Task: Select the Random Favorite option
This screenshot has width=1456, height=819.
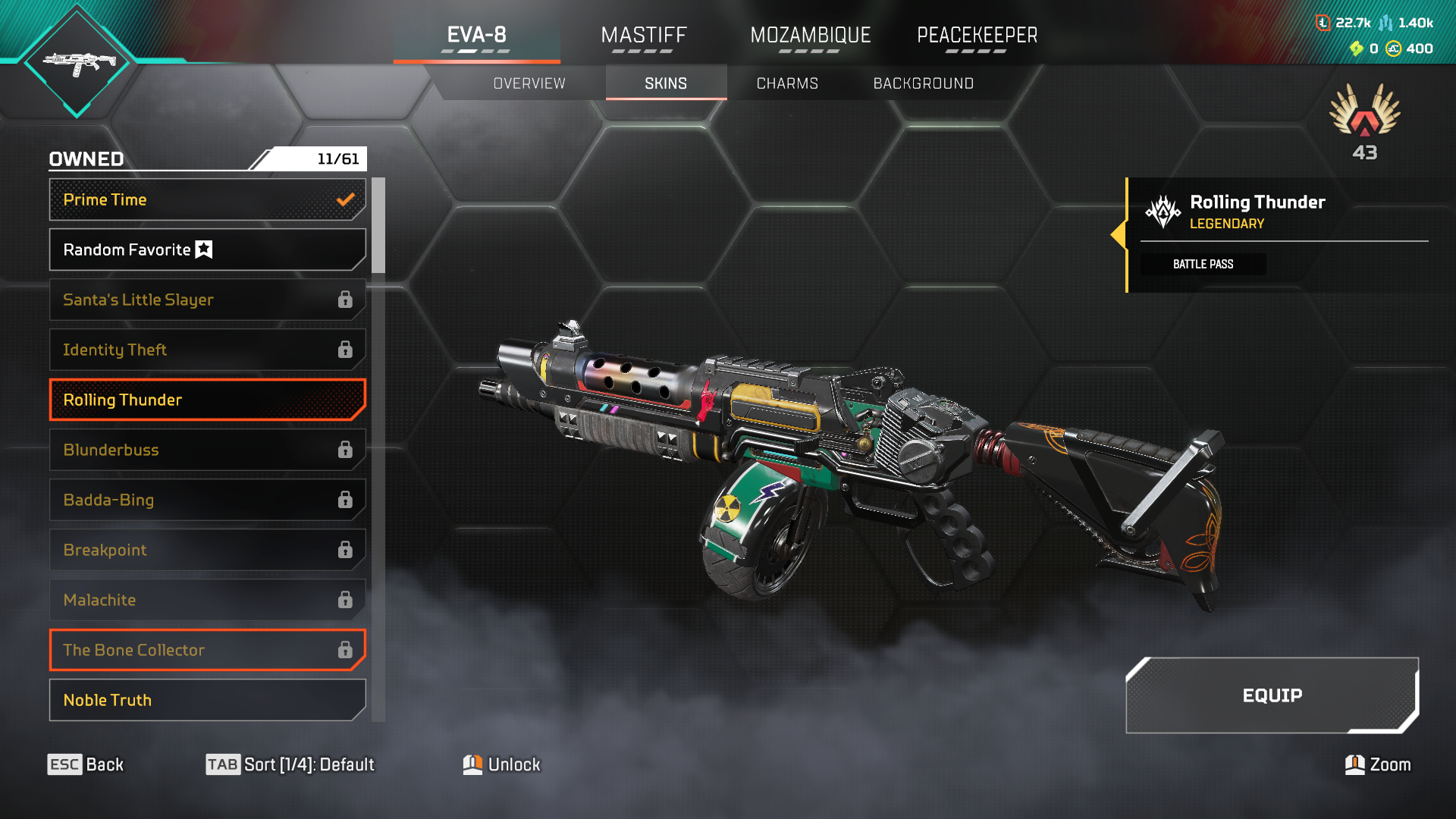Action: [207, 249]
